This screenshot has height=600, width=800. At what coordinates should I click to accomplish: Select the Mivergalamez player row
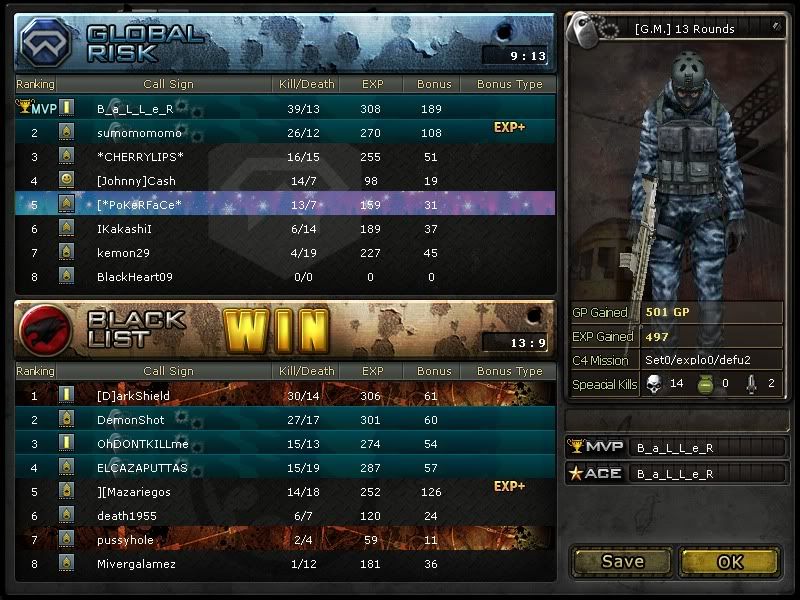click(x=284, y=564)
